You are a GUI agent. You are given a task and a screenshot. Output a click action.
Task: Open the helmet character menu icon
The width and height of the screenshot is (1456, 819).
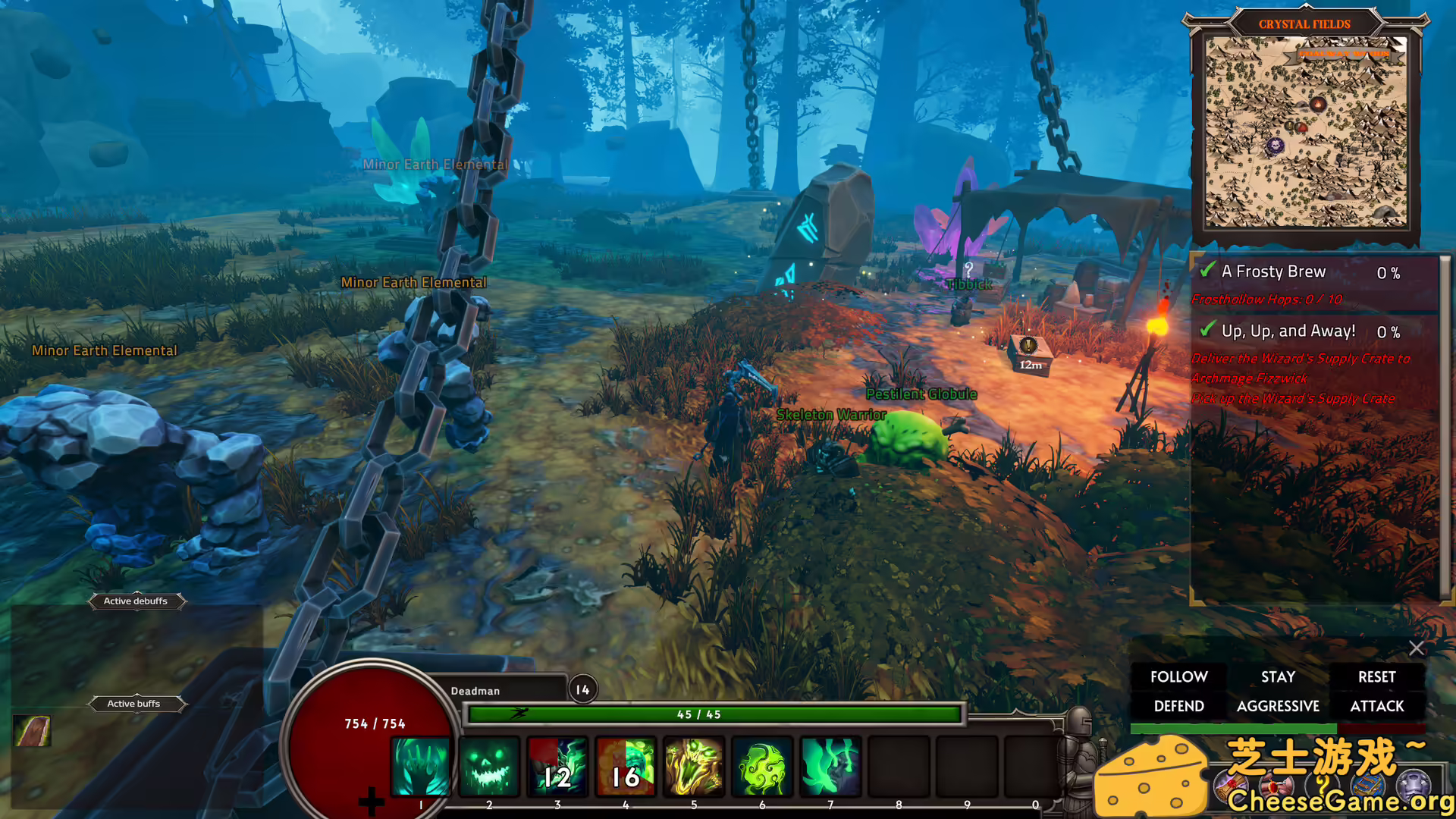pos(1414,784)
